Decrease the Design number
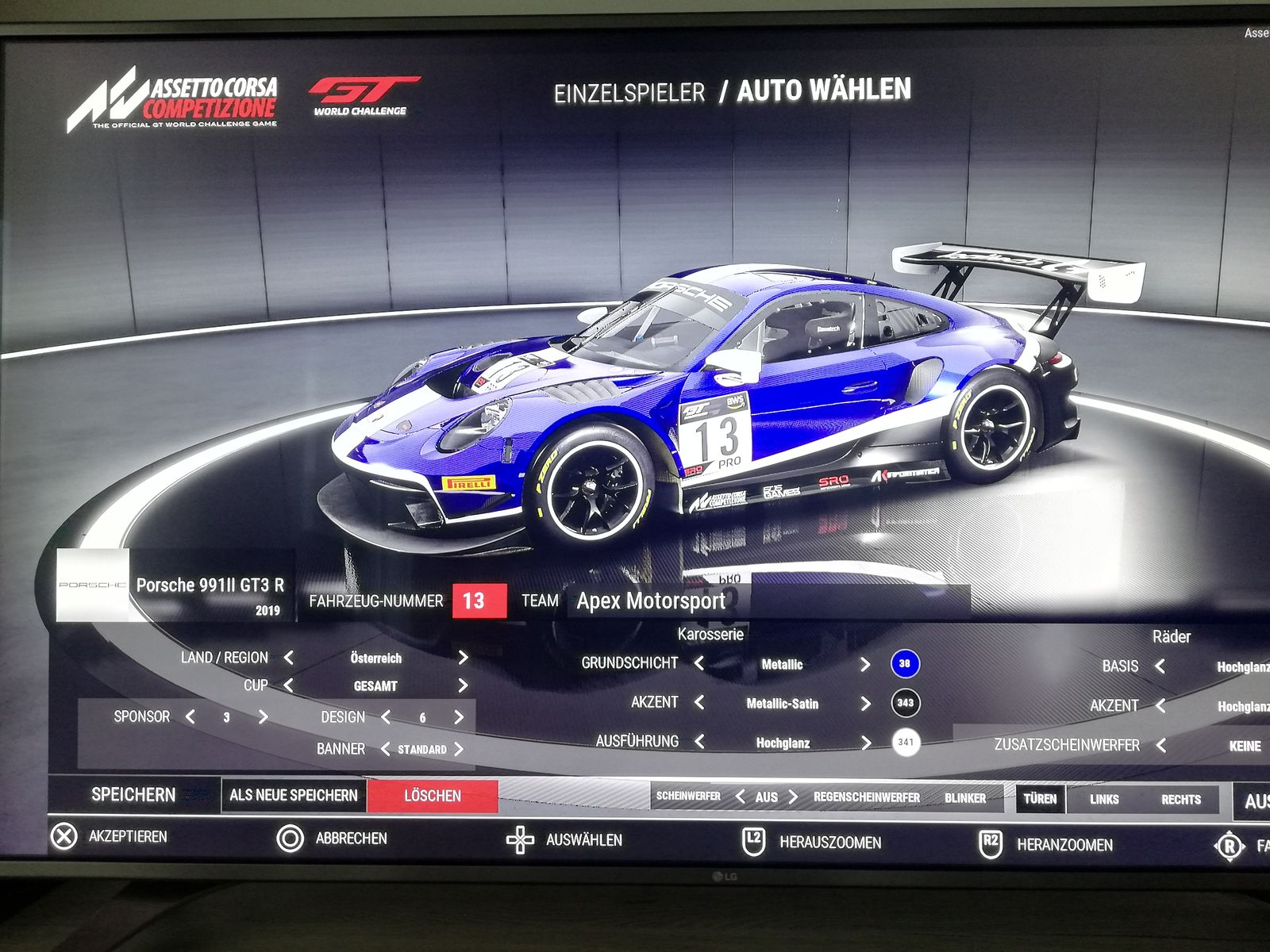This screenshot has height=952, width=1270. 386,717
